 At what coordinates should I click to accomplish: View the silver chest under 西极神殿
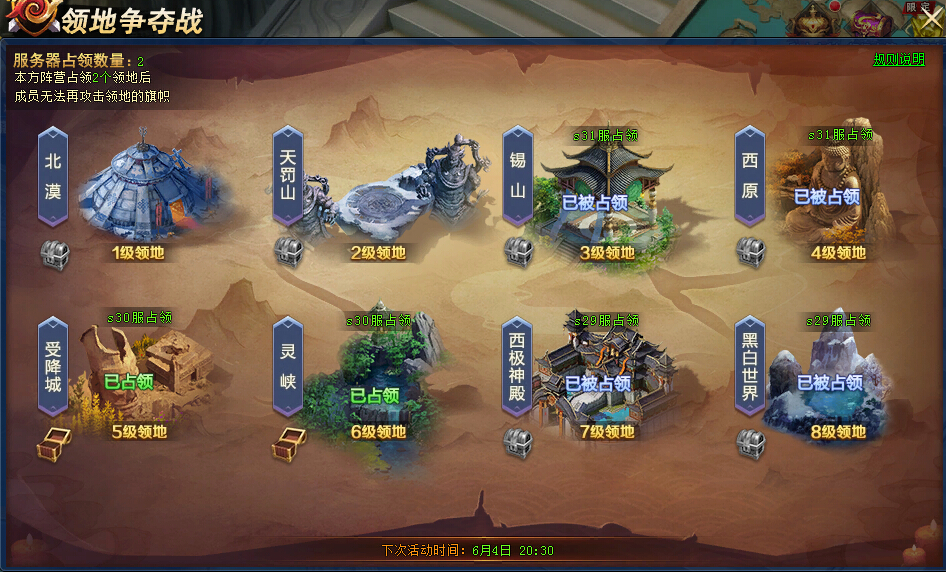[x=517, y=443]
